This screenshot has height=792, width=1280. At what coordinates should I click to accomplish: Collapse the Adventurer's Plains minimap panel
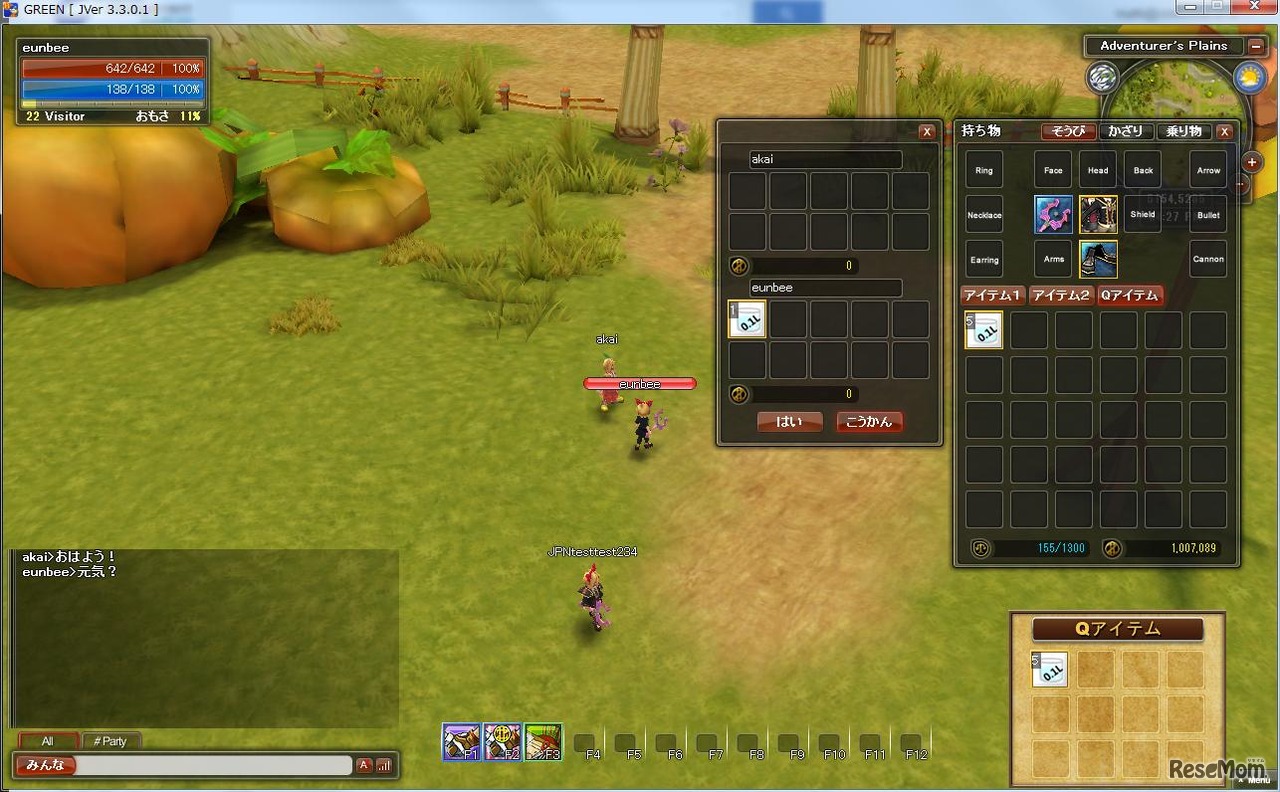coord(1255,46)
